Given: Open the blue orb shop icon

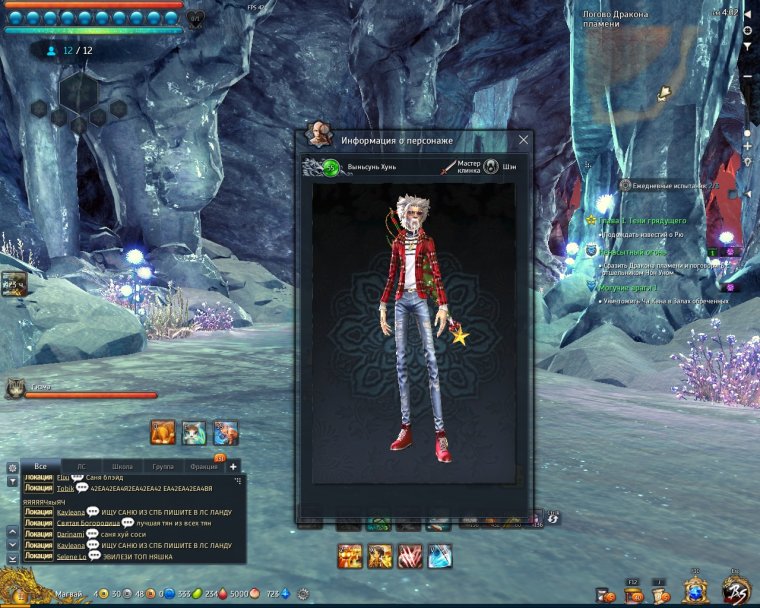Looking at the screenshot, I should click(x=696, y=591).
